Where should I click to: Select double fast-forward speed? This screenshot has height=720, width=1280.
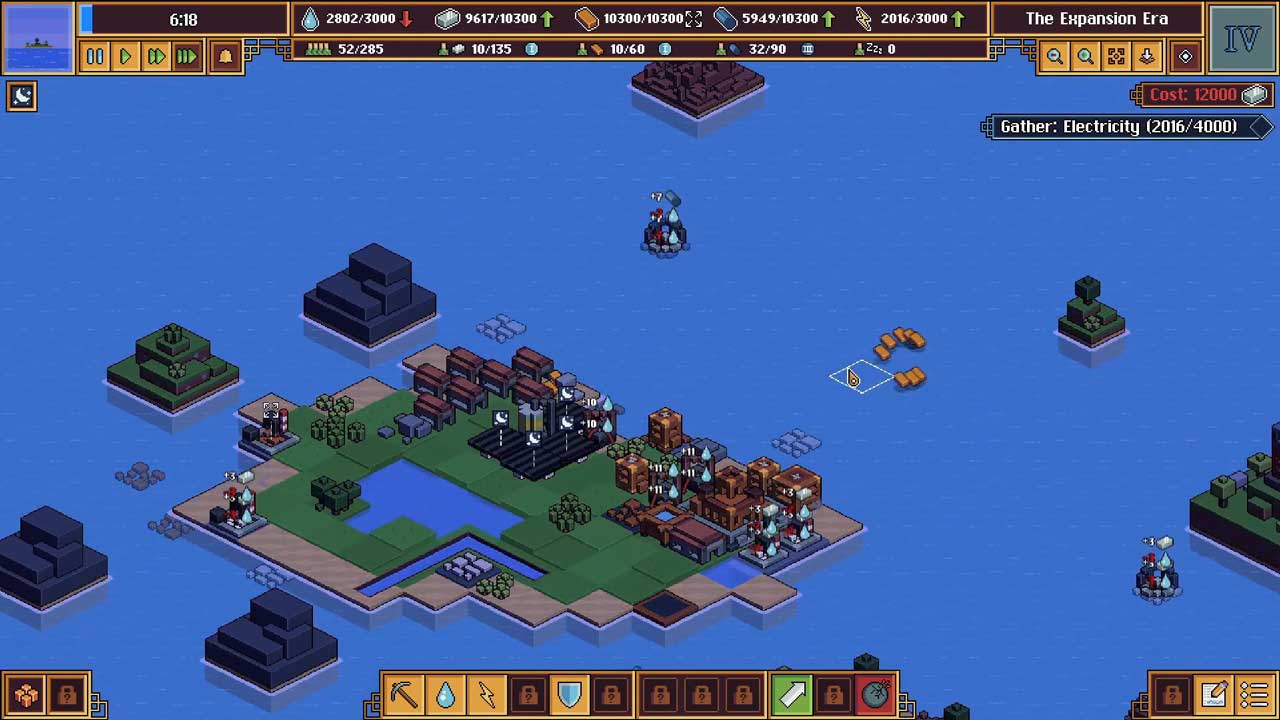(x=156, y=57)
